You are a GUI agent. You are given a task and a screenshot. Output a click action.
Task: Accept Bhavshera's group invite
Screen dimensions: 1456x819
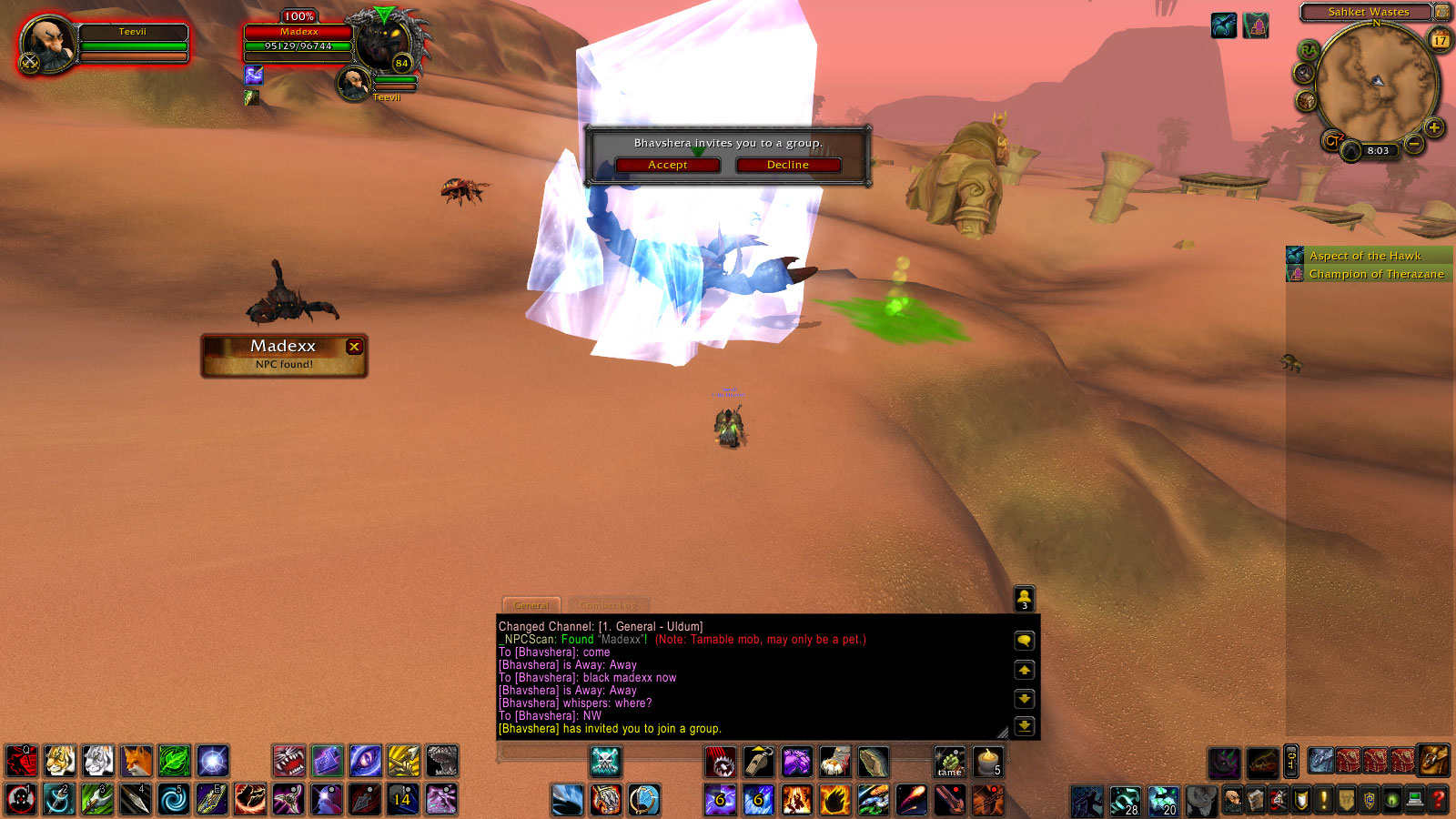point(667,165)
